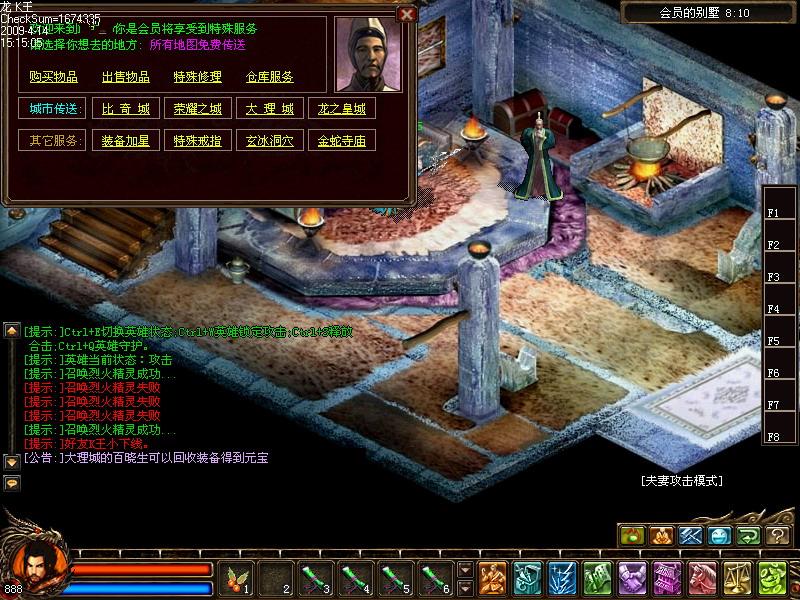
Task: Travel to 龙之皇城
Action: tap(341, 109)
